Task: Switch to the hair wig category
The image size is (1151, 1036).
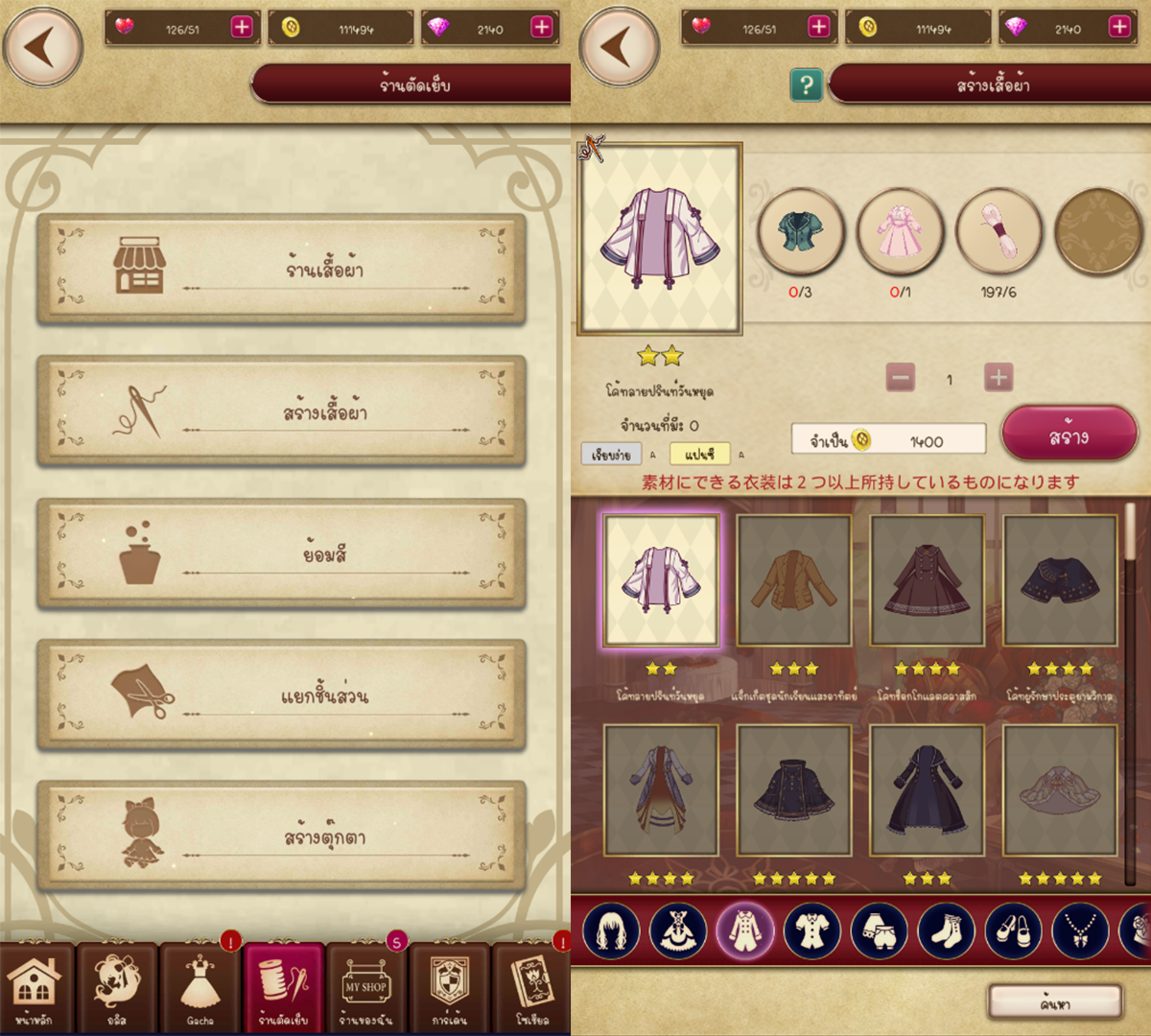Action: pos(610,930)
